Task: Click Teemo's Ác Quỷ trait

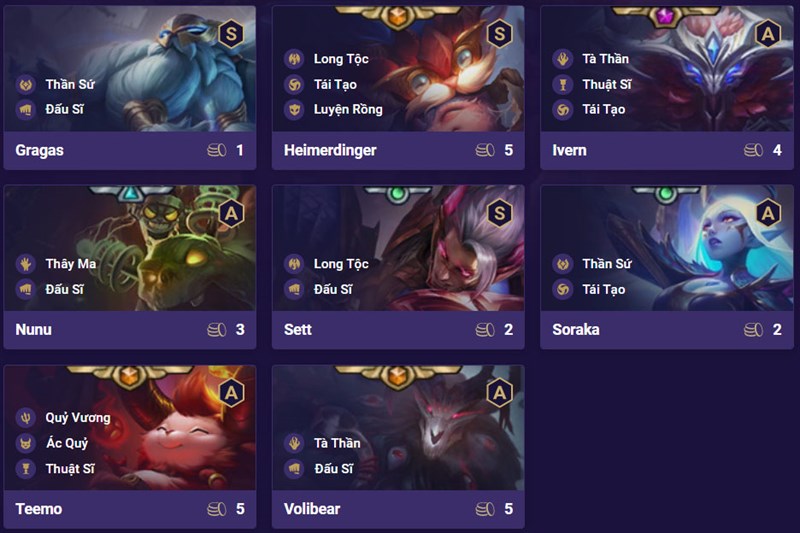Action: (68, 443)
